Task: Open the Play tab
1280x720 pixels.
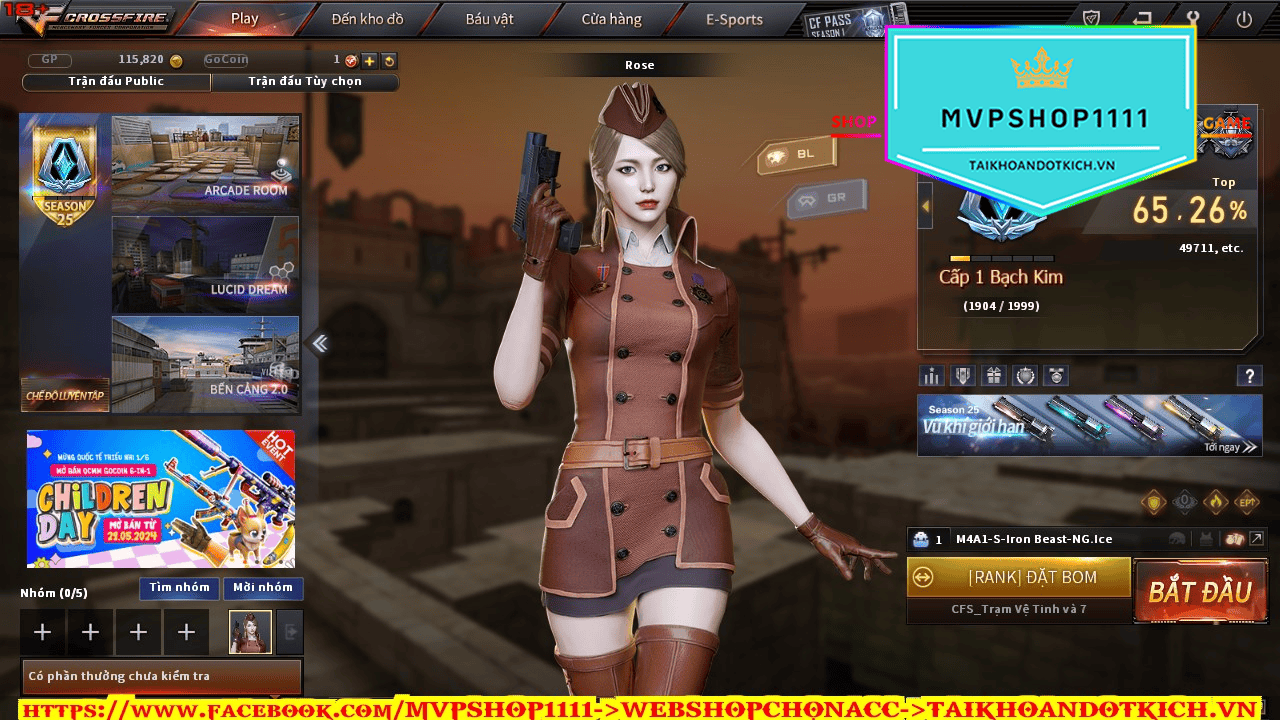Action: [x=244, y=19]
